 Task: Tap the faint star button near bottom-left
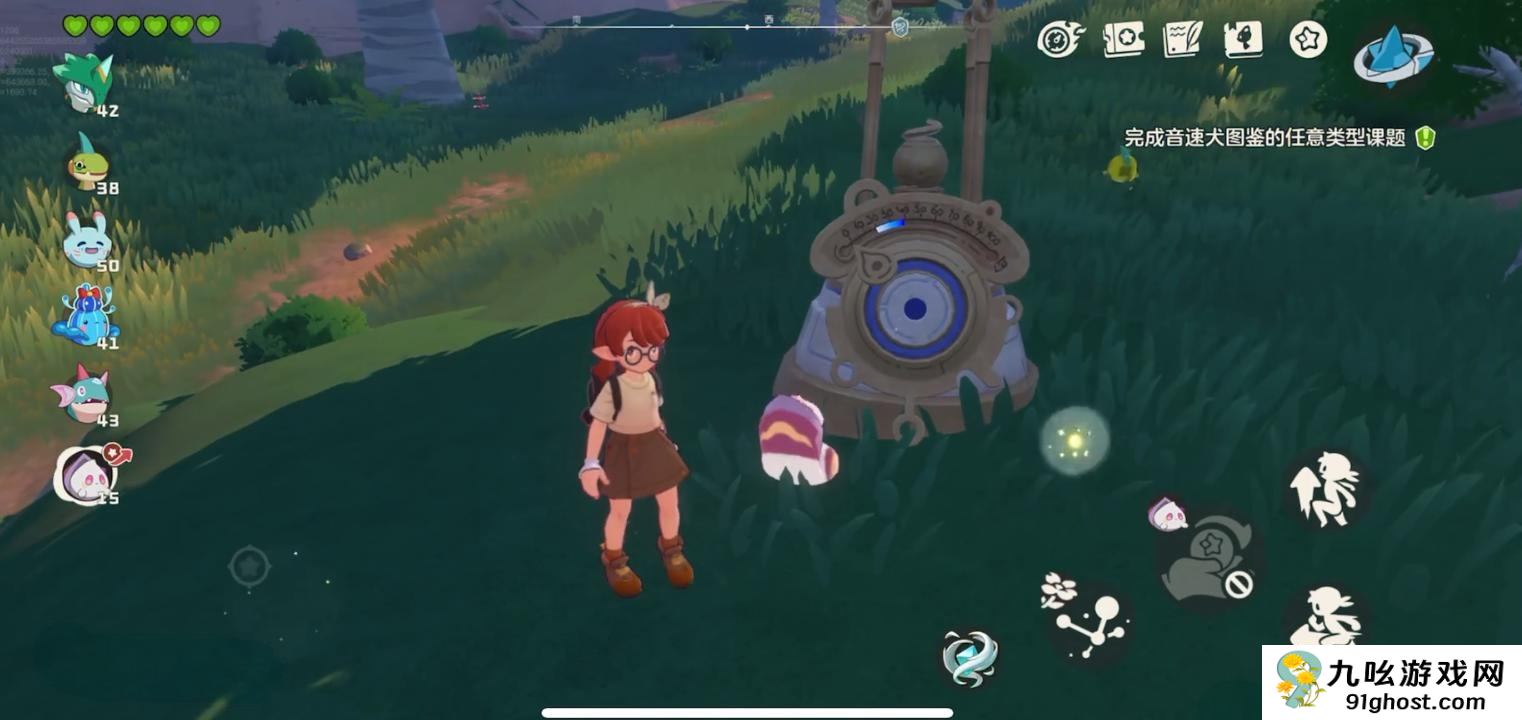tap(249, 567)
